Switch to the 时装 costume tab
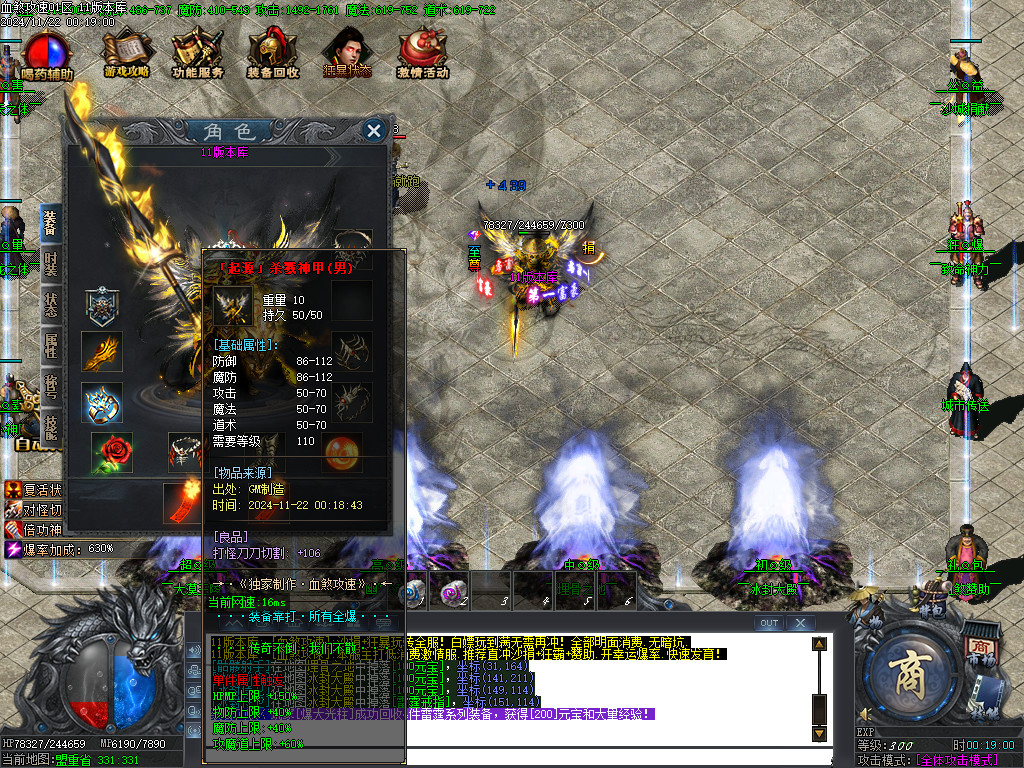The image size is (1024, 768). pyautogui.click(x=51, y=262)
